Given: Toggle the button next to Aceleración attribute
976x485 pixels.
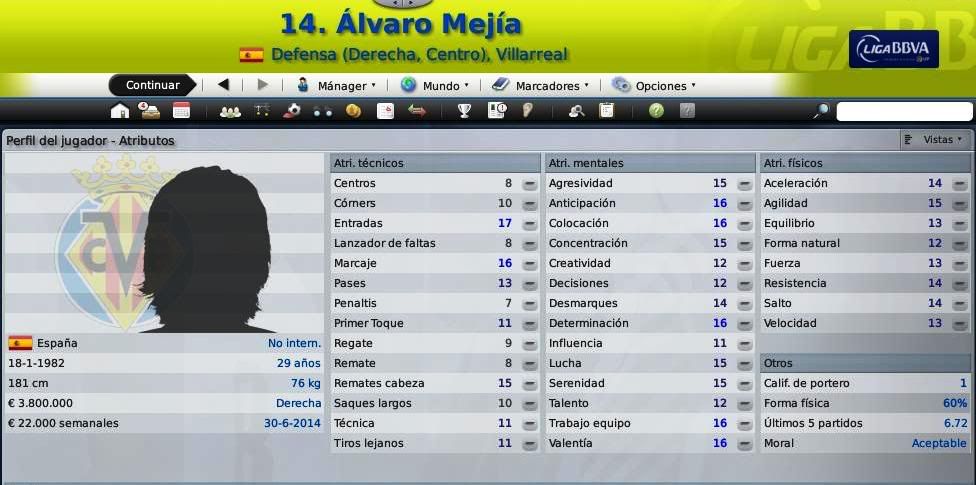Looking at the screenshot, I should [x=959, y=184].
